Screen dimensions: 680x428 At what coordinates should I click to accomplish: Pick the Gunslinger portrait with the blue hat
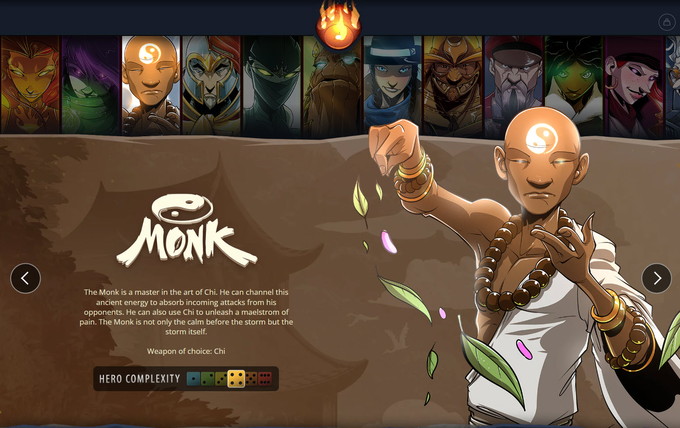click(392, 85)
